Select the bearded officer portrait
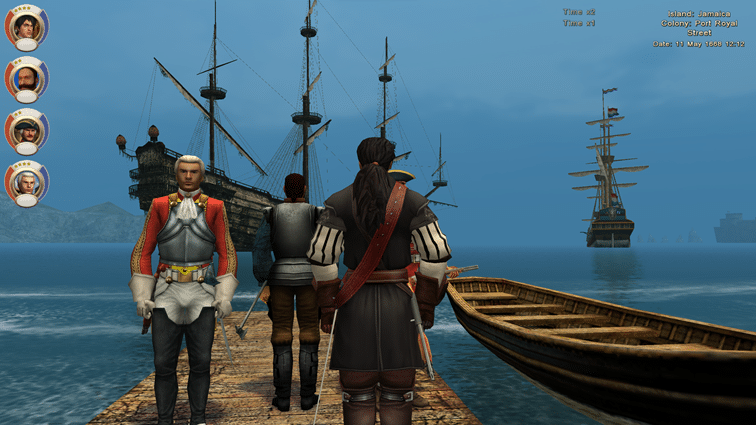756x425 pixels. tap(26, 78)
